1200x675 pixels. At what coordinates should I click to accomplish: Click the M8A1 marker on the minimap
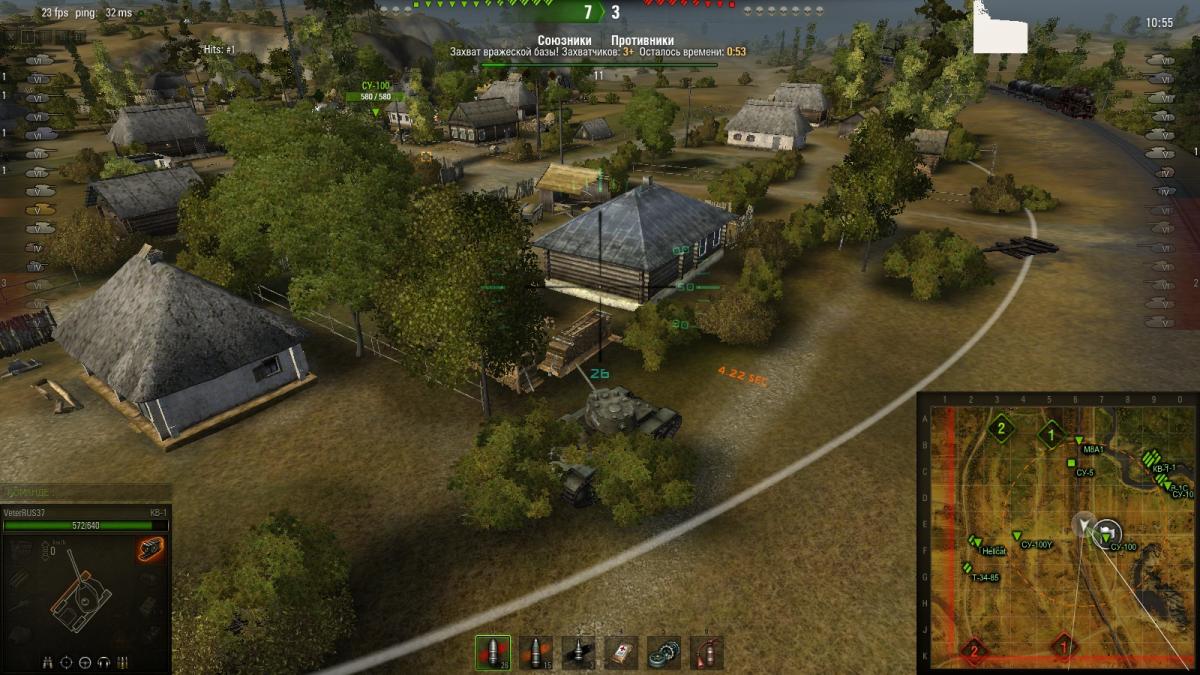[1078, 441]
